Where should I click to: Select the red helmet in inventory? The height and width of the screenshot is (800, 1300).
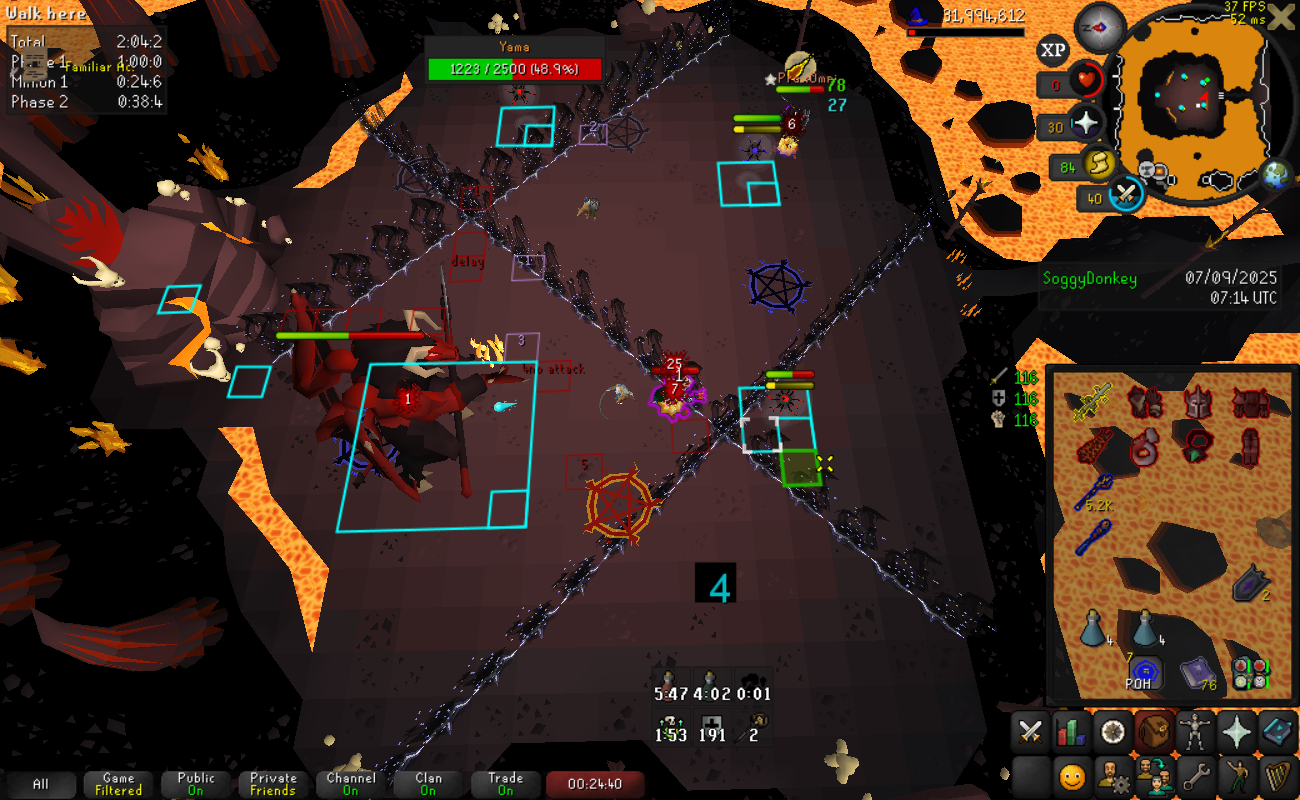point(1197,403)
